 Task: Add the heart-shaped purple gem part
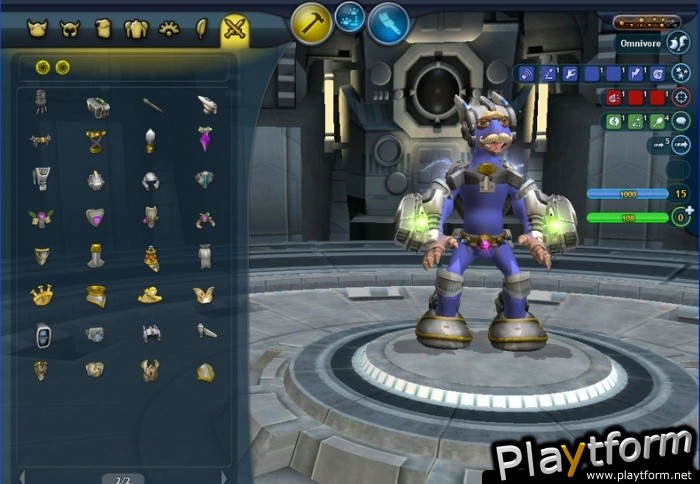(x=96, y=217)
